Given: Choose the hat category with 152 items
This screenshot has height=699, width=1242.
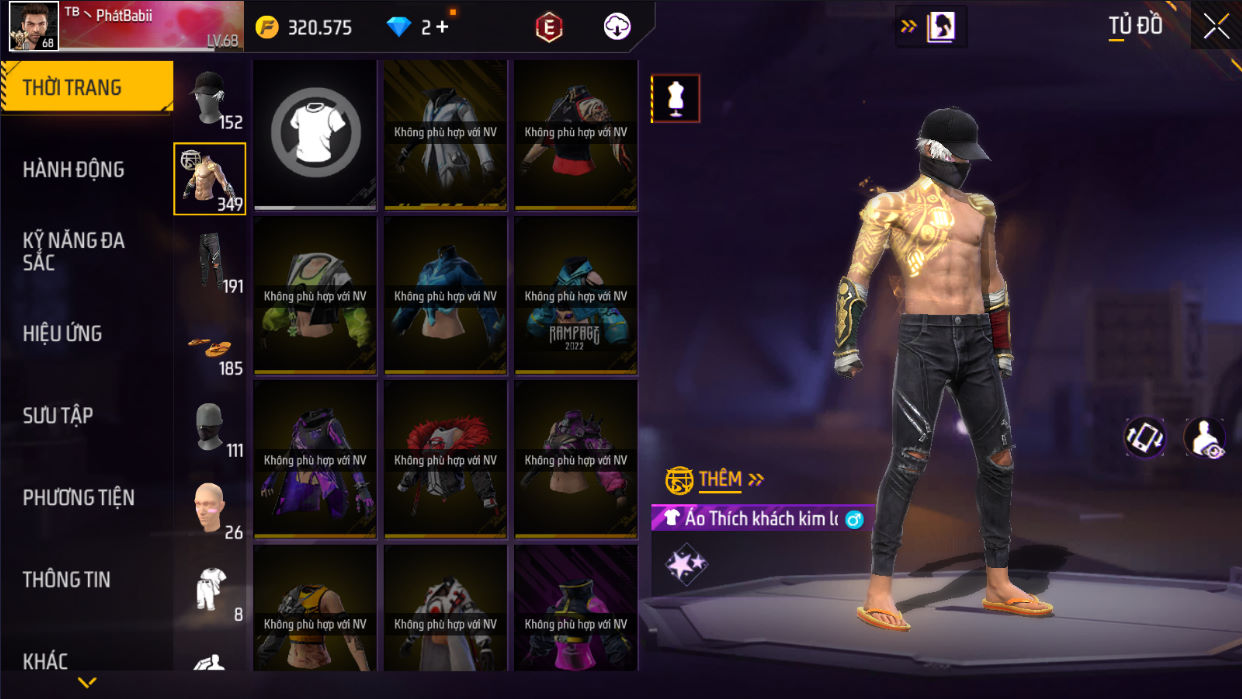Looking at the screenshot, I should (210, 99).
